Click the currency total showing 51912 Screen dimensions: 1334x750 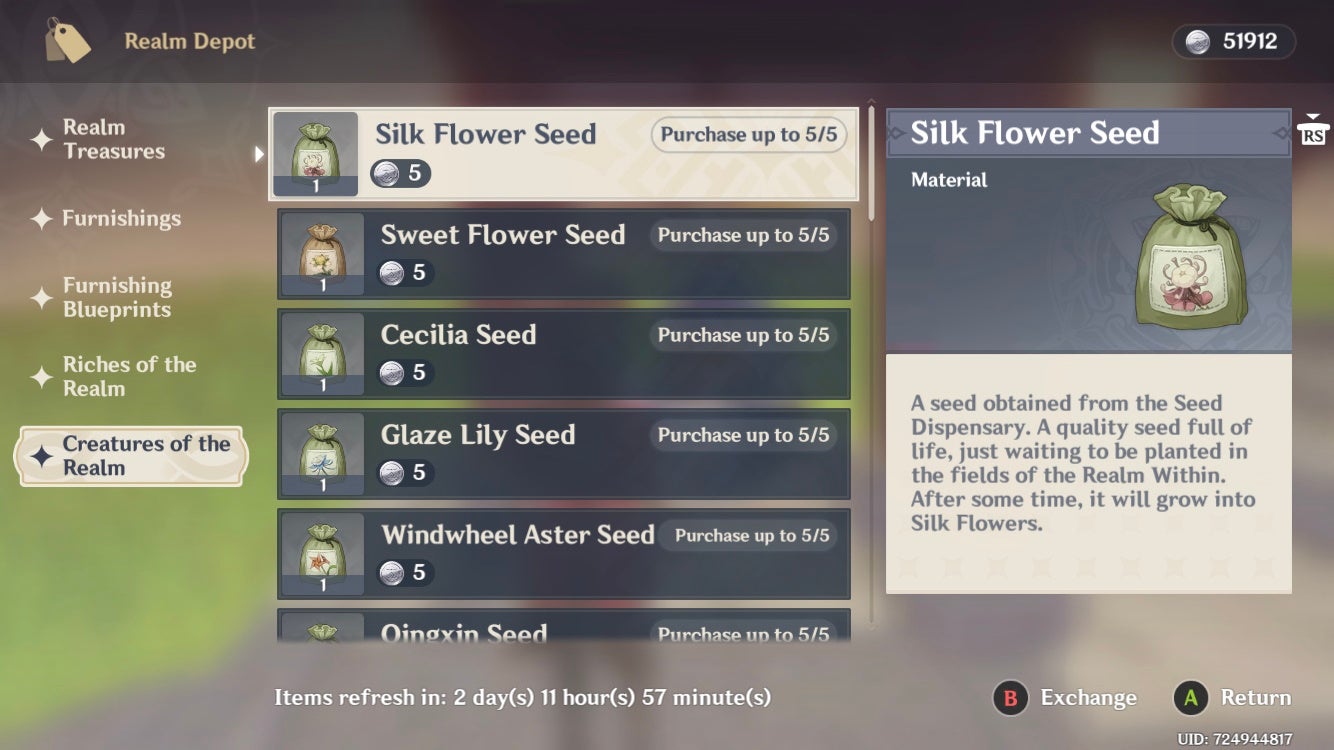(x=1246, y=41)
